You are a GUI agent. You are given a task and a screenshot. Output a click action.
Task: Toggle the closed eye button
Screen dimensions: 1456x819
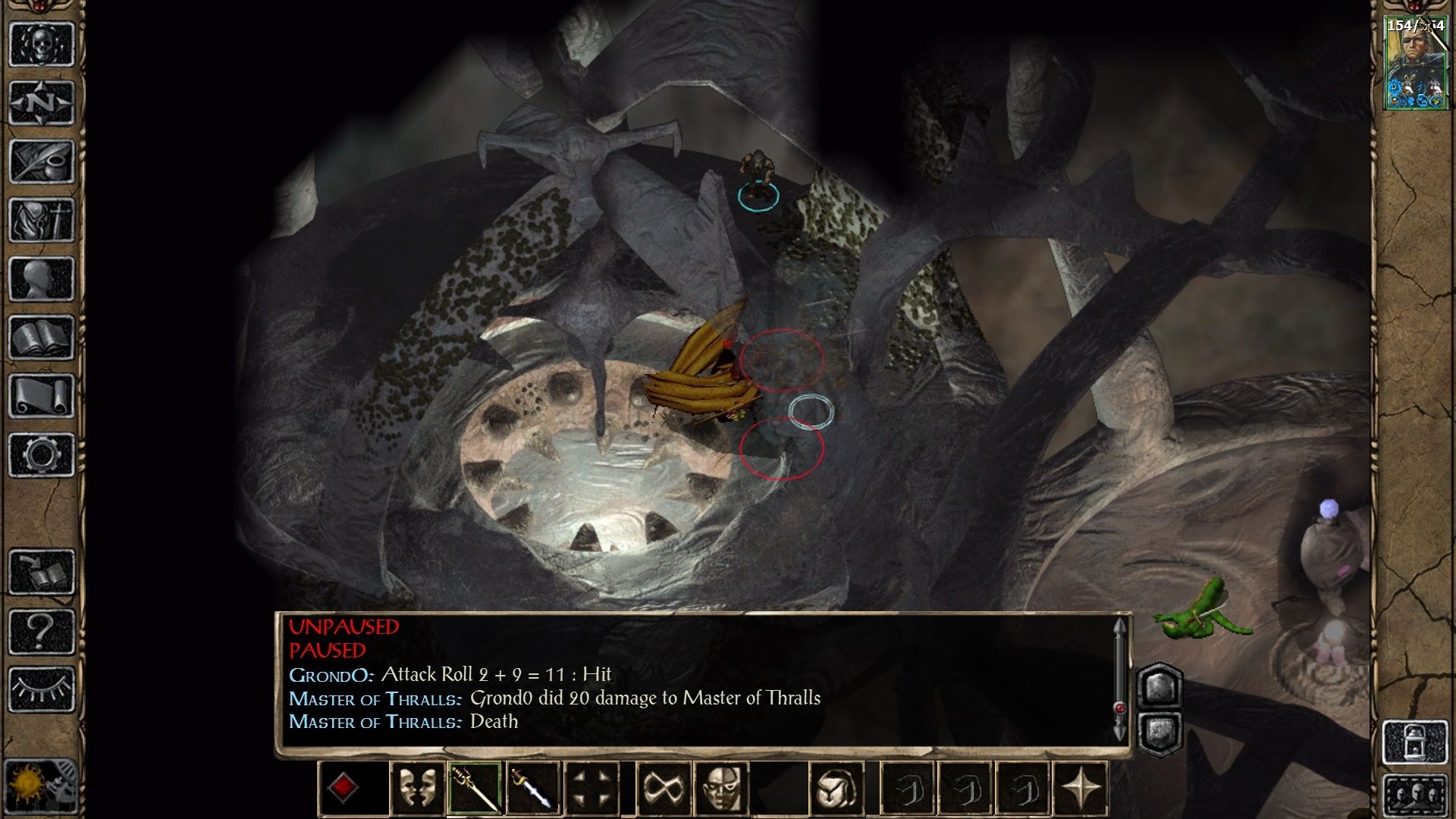(x=42, y=689)
